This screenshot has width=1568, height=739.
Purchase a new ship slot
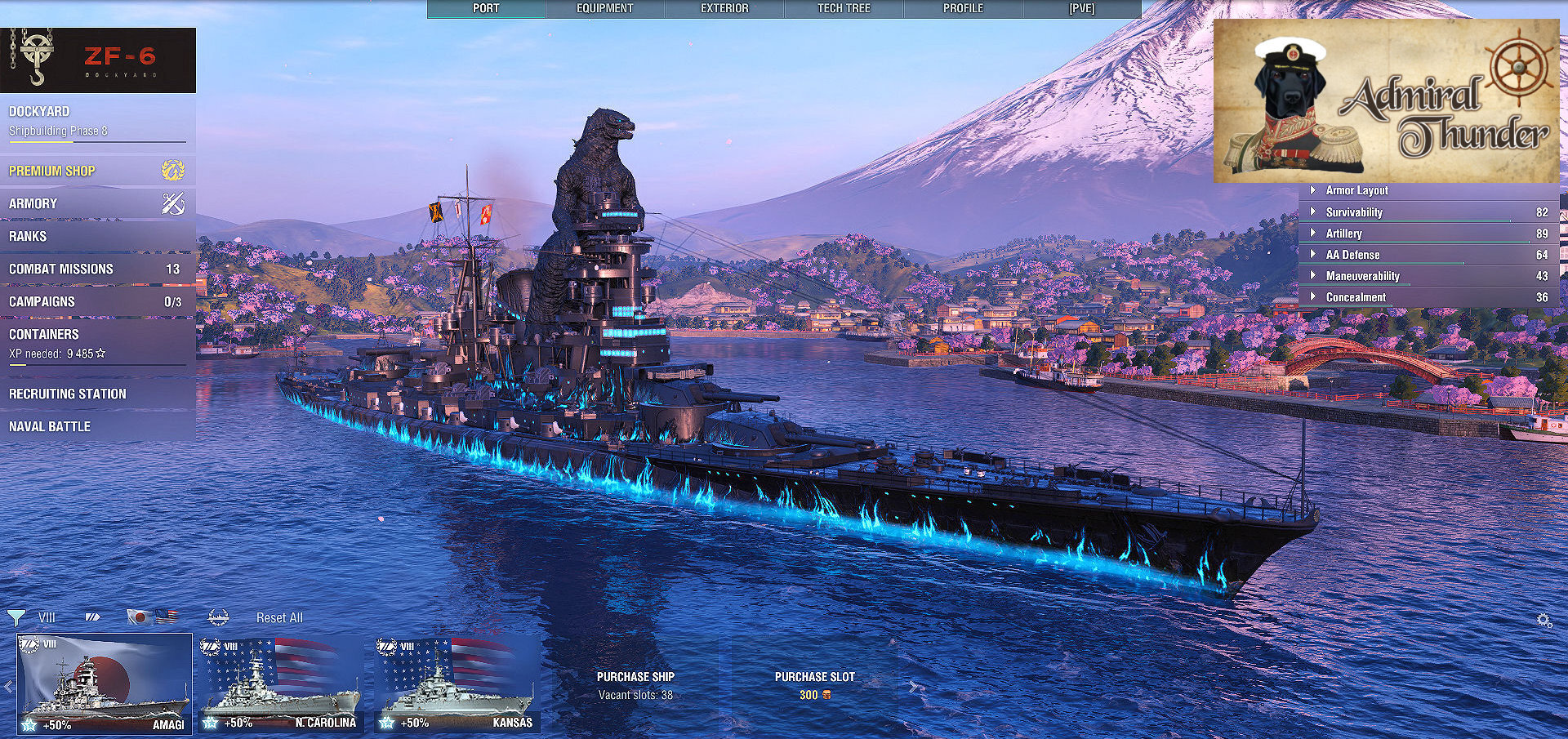(814, 685)
